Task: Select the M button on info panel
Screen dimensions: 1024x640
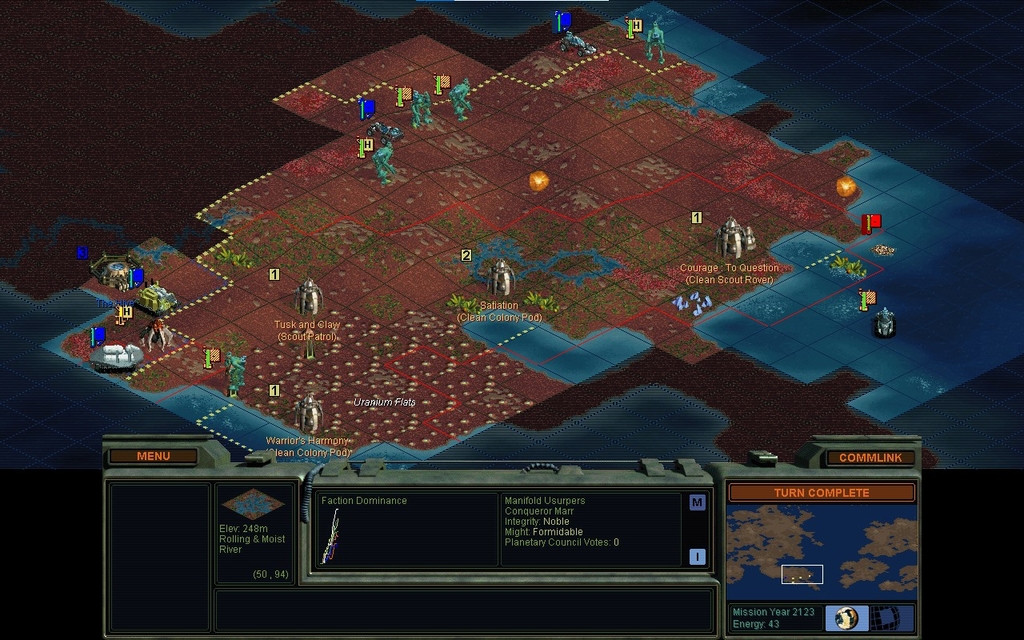Action: tap(697, 503)
